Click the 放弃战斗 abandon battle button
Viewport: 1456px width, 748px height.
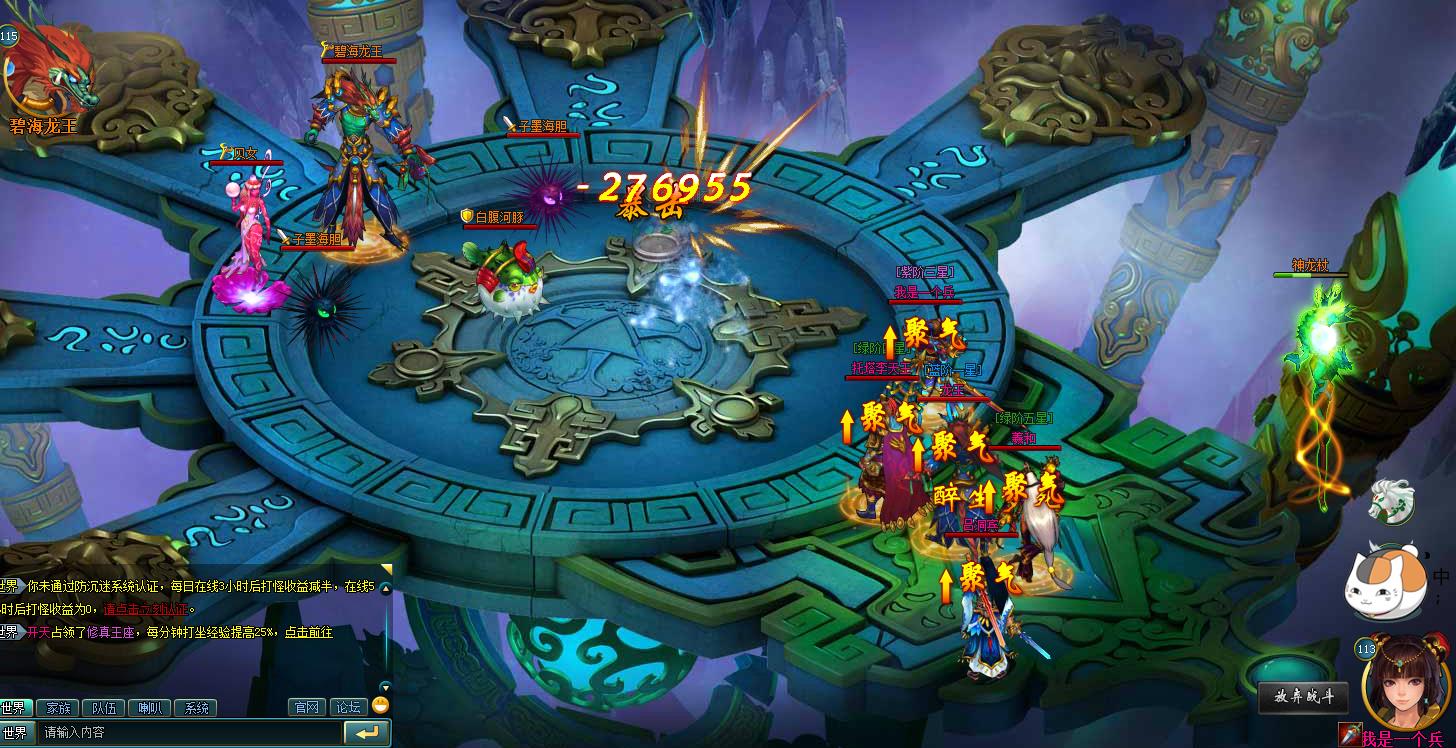pyautogui.click(x=1303, y=697)
